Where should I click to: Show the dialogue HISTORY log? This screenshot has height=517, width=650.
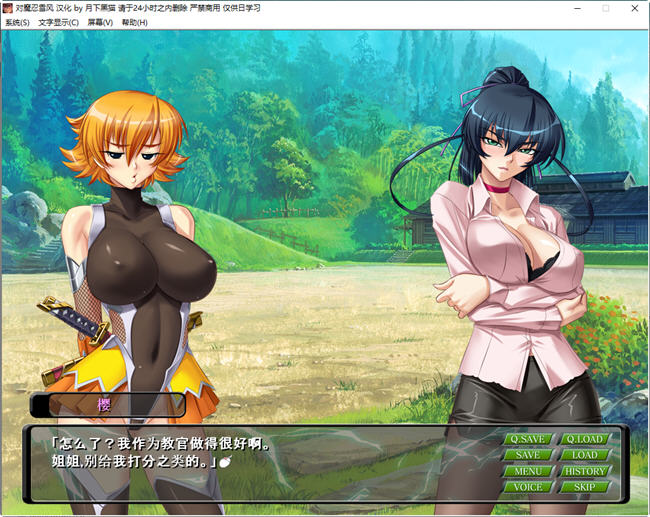click(584, 471)
